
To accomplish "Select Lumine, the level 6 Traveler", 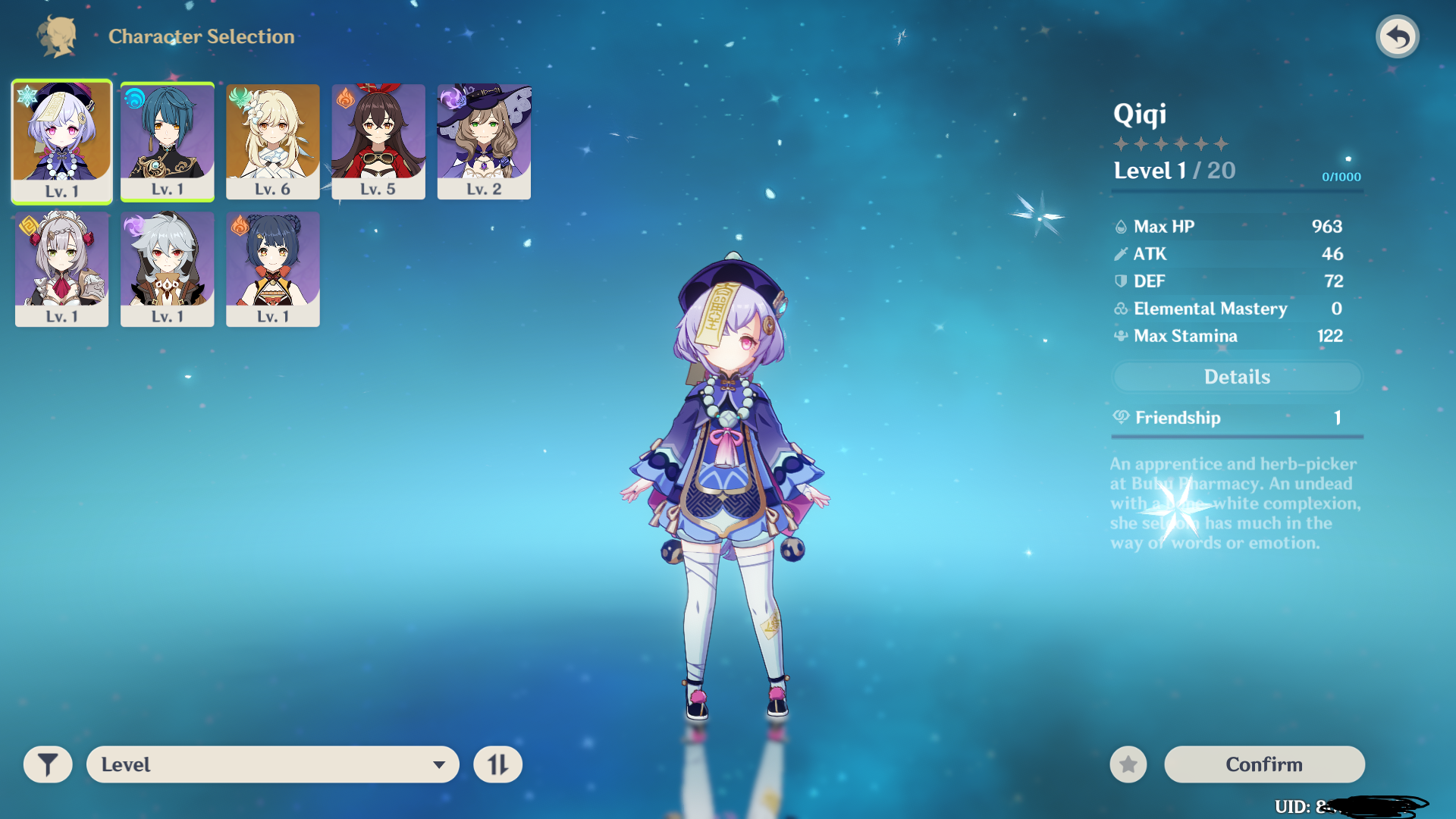I will (x=272, y=141).
